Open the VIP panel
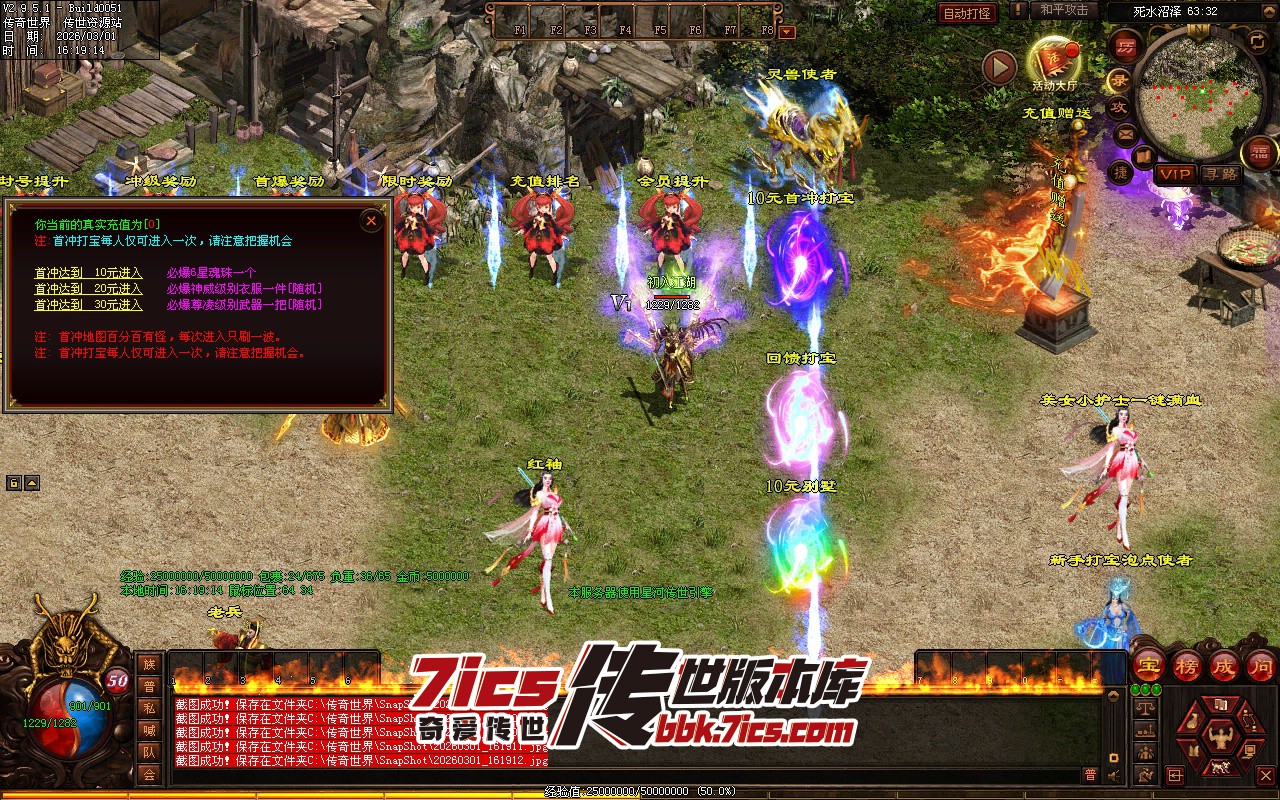 [x=1175, y=174]
